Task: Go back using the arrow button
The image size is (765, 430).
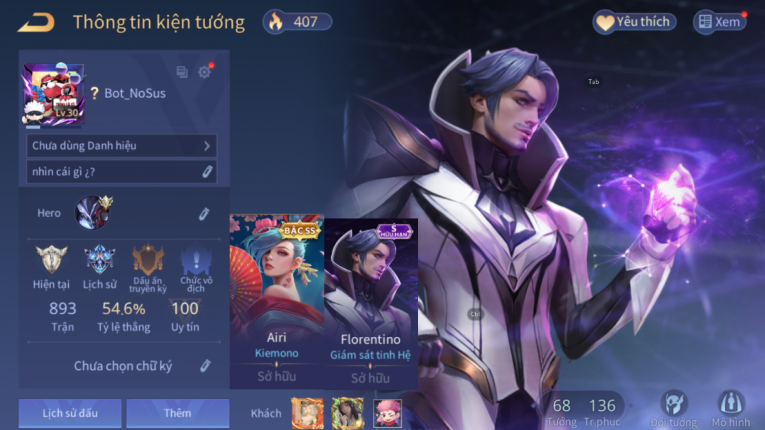Action: pyautogui.click(x=36, y=22)
